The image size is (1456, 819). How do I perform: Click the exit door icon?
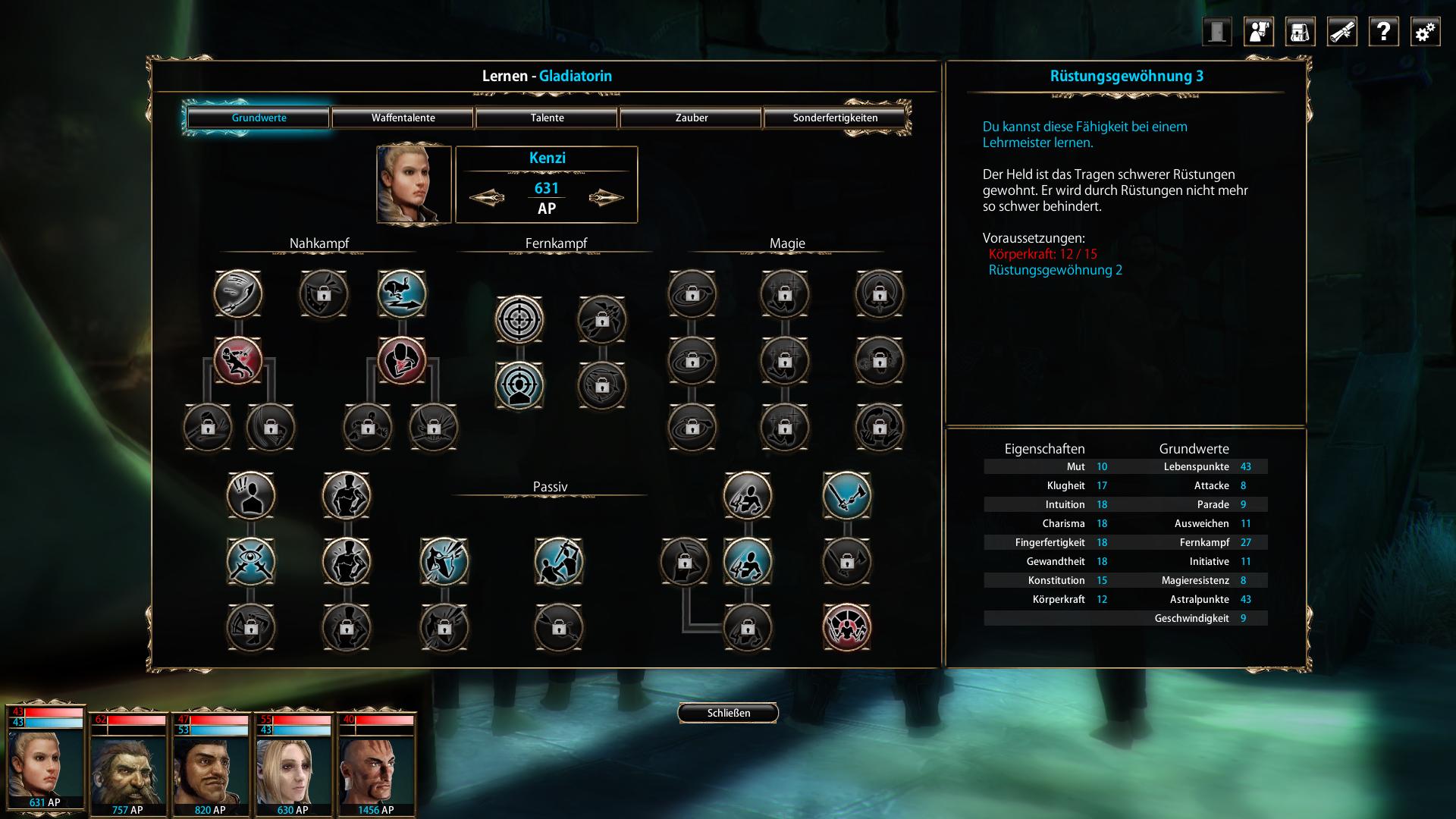[1216, 32]
